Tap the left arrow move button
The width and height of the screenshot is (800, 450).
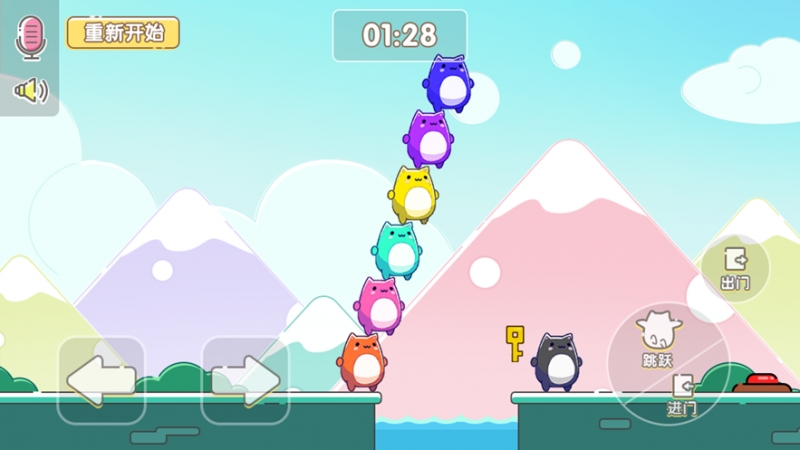[x=101, y=381]
